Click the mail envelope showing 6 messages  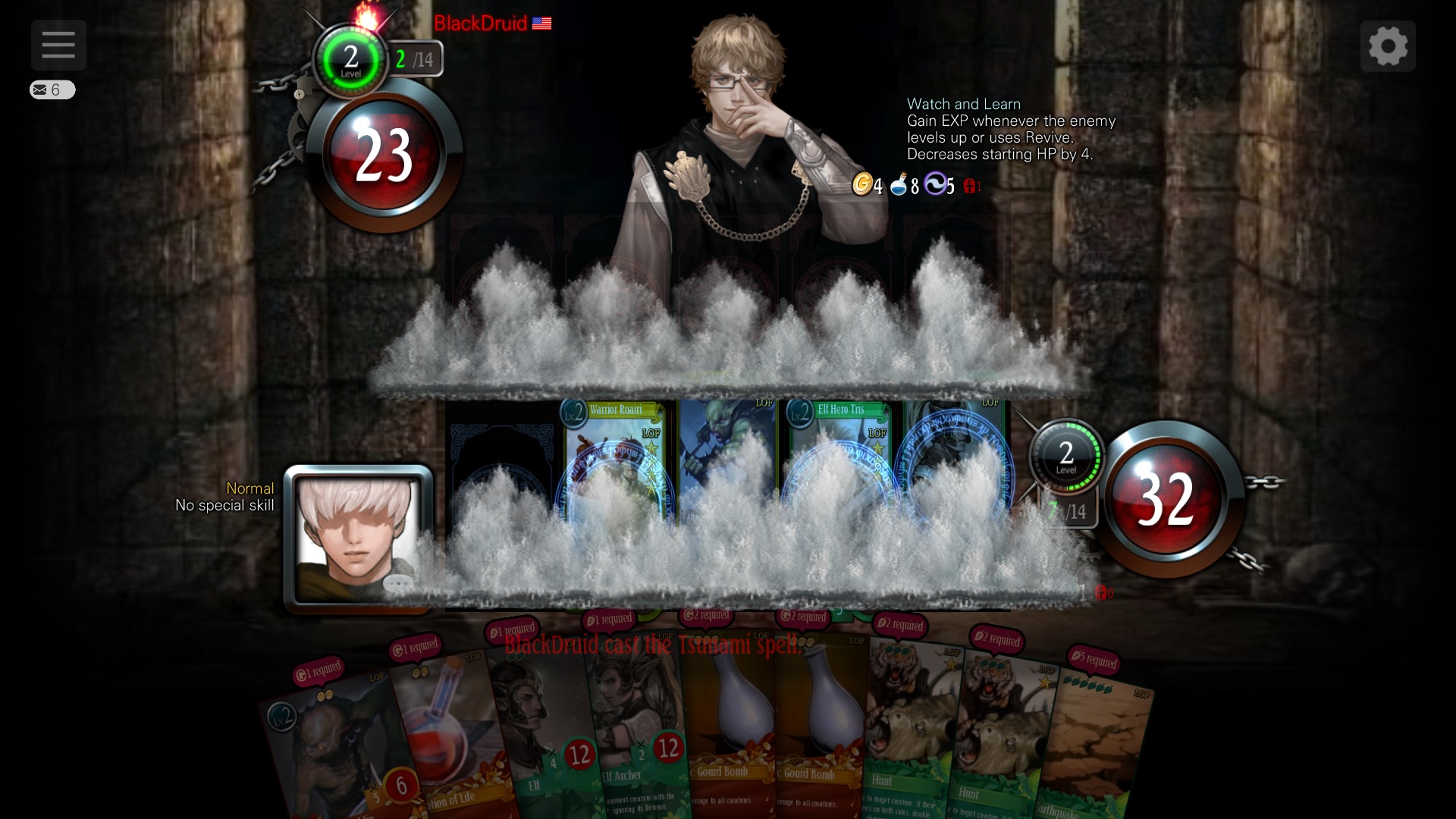click(53, 89)
